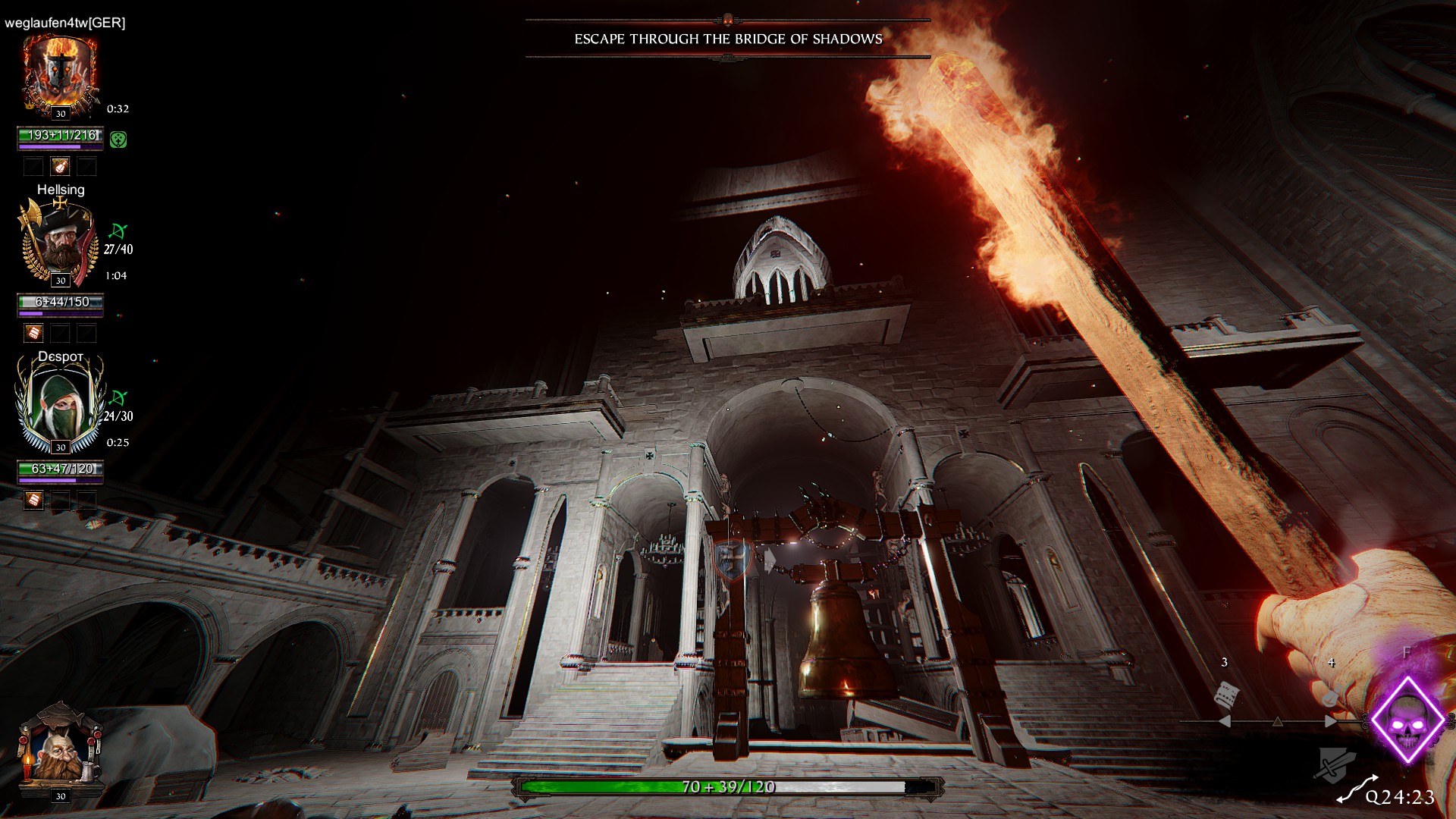The width and height of the screenshot is (1456, 819).
Task: Click the green buff icon beside weglaufen4tw's health
Action: pos(118,140)
